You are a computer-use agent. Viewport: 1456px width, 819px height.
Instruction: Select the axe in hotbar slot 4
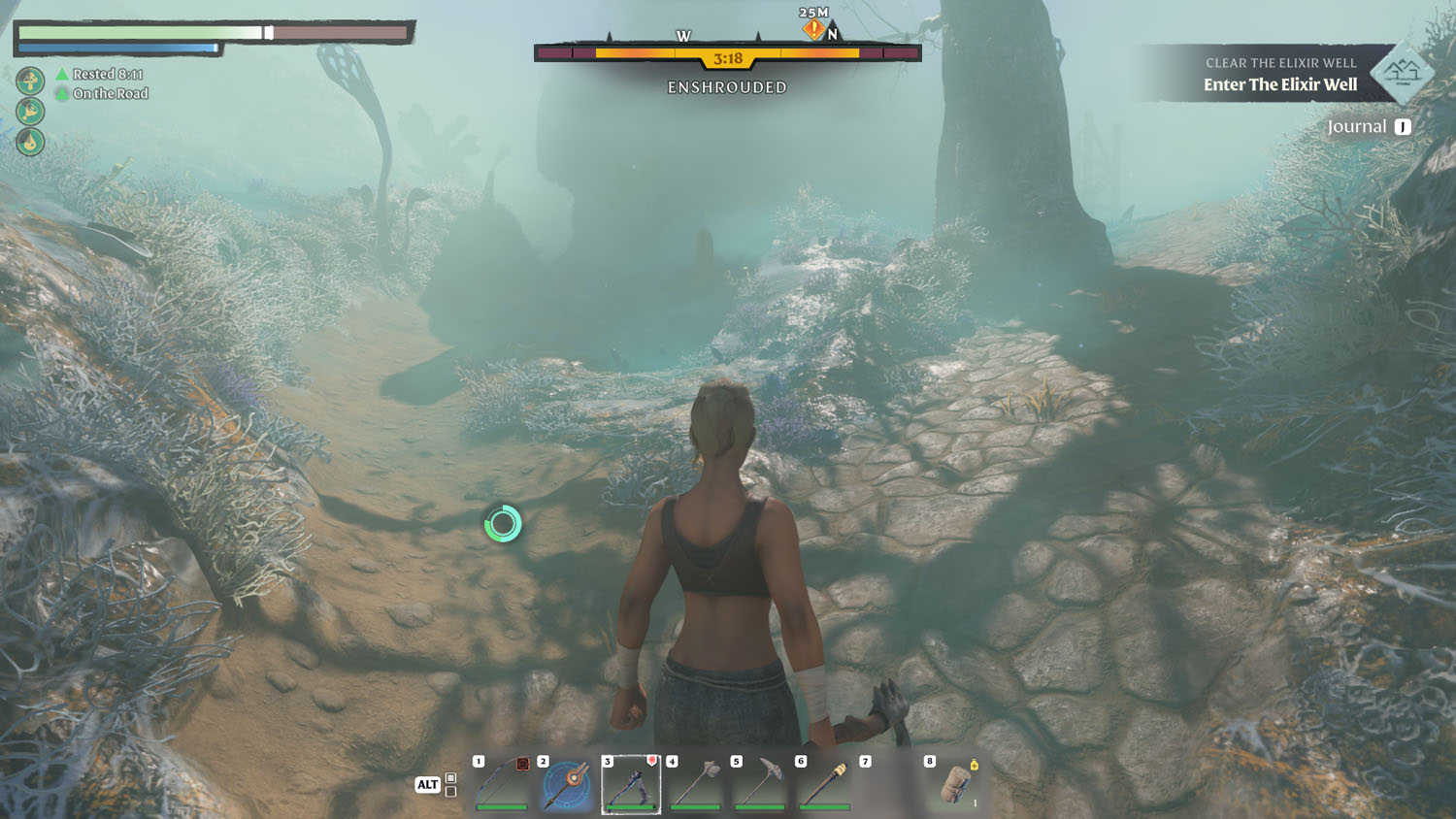[x=696, y=784]
